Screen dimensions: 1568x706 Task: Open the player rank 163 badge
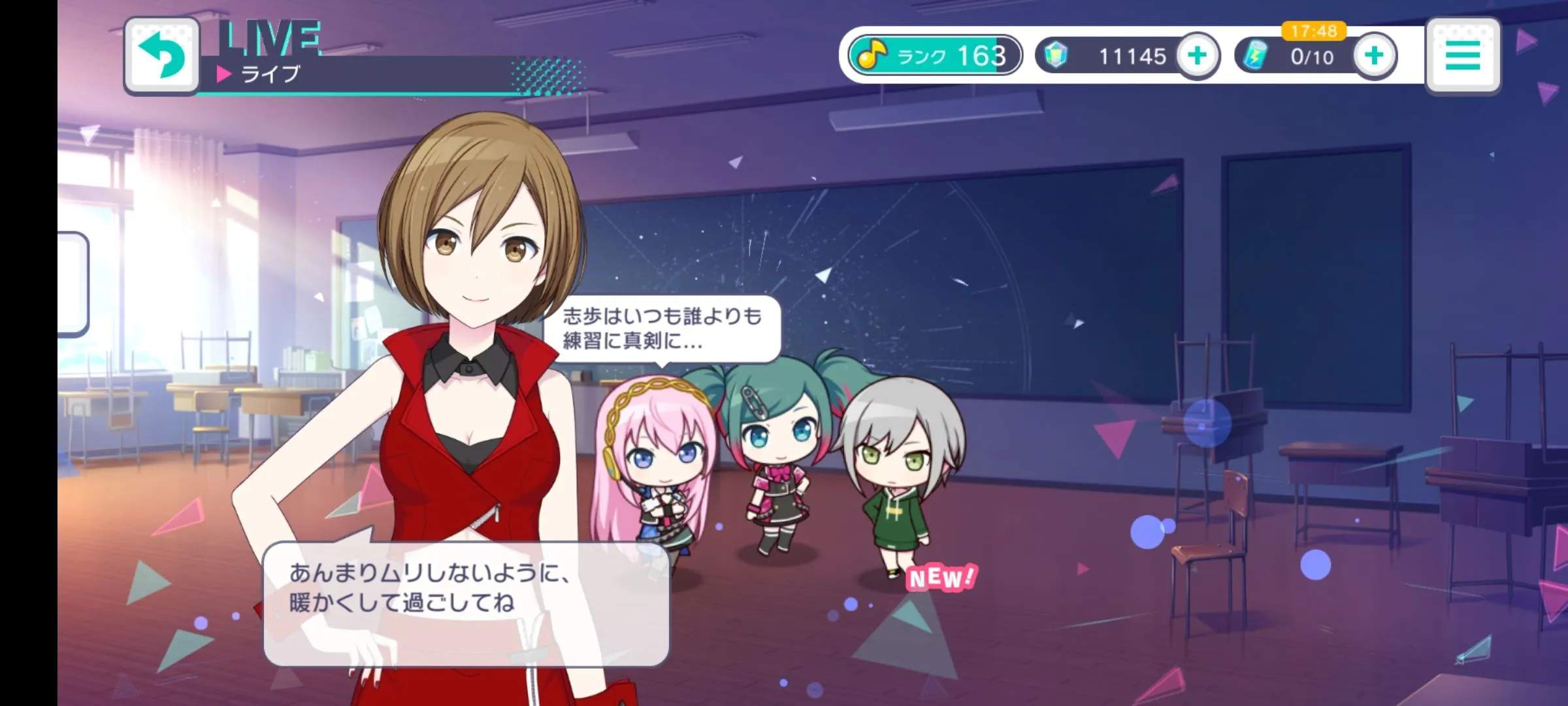(x=935, y=56)
